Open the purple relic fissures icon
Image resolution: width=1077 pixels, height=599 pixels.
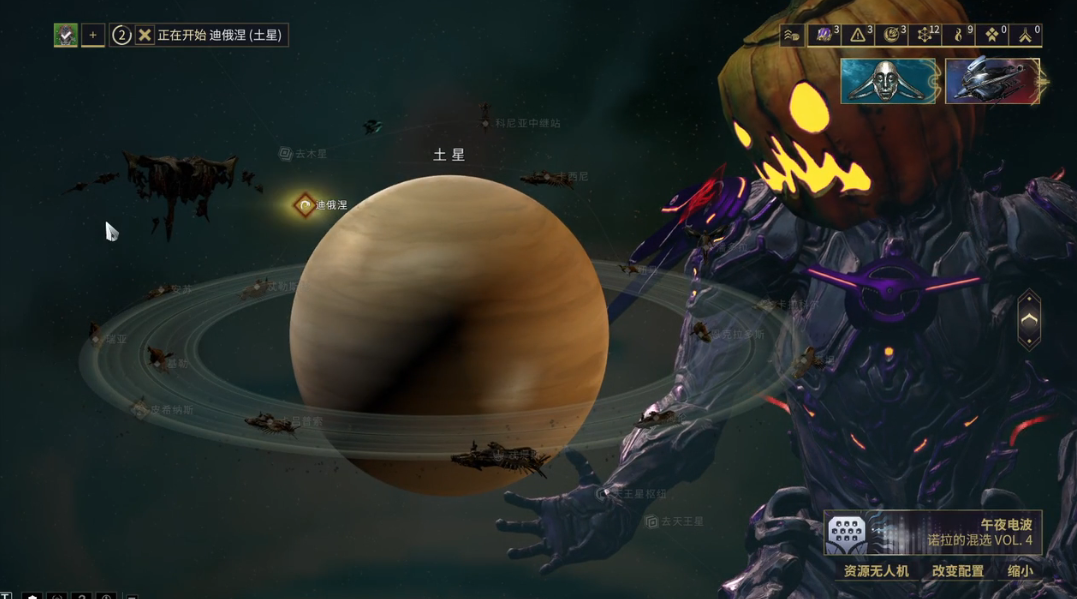coord(825,35)
